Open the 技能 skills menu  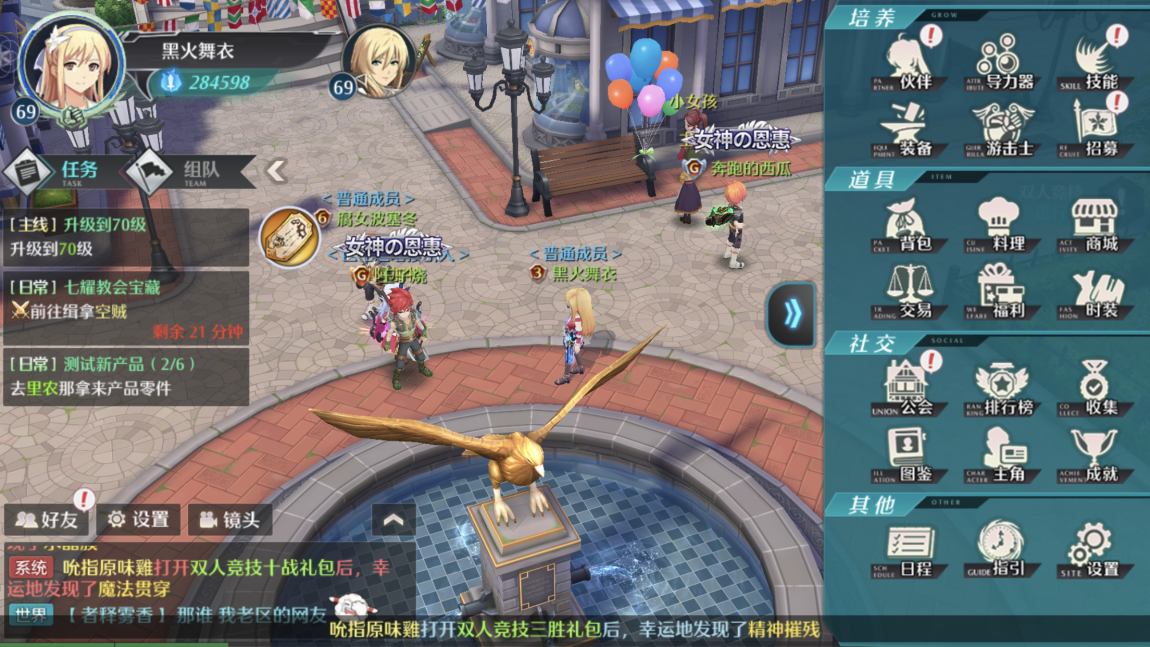pos(1095,62)
